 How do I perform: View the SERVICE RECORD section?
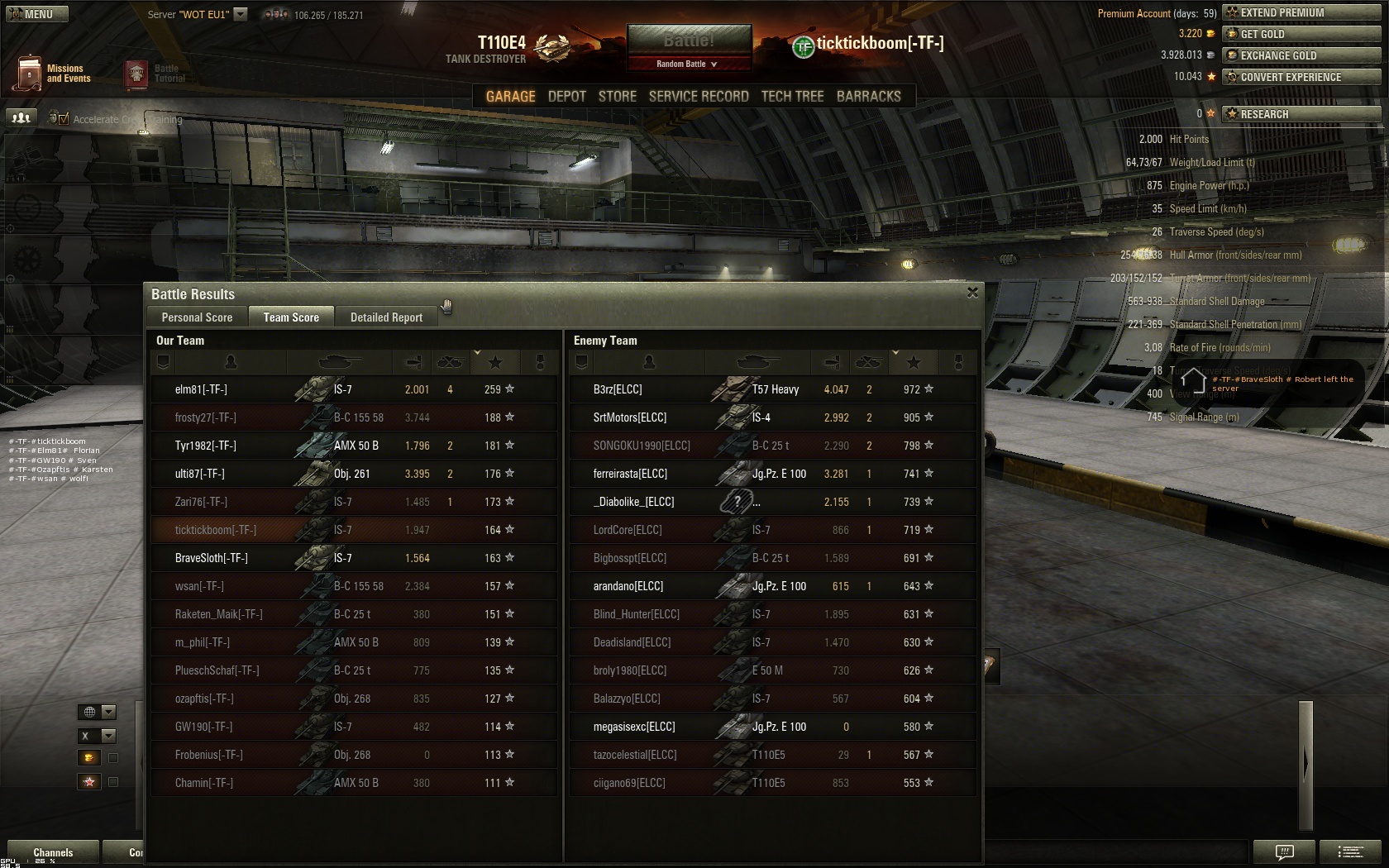698,97
